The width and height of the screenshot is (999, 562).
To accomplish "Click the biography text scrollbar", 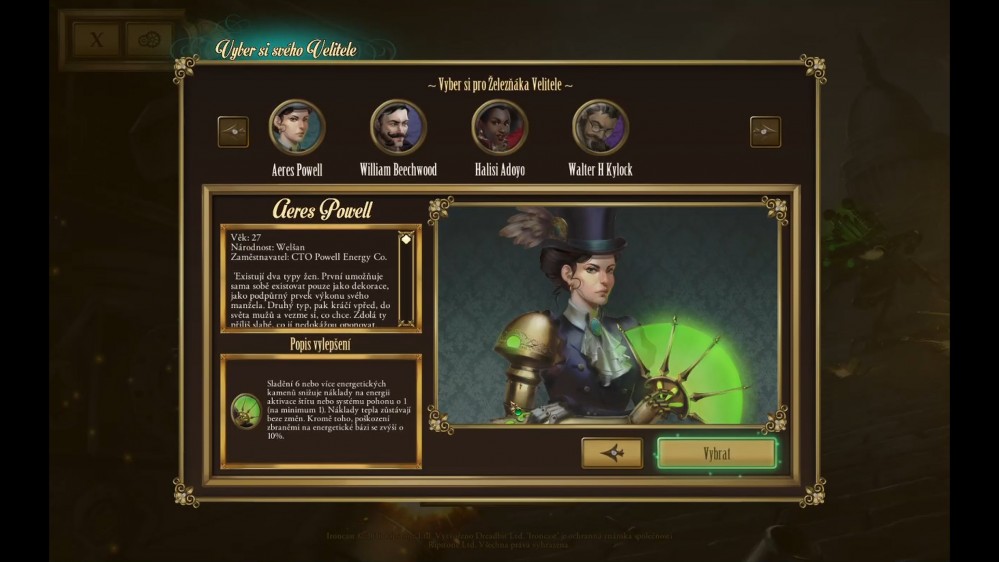I will click(x=406, y=278).
